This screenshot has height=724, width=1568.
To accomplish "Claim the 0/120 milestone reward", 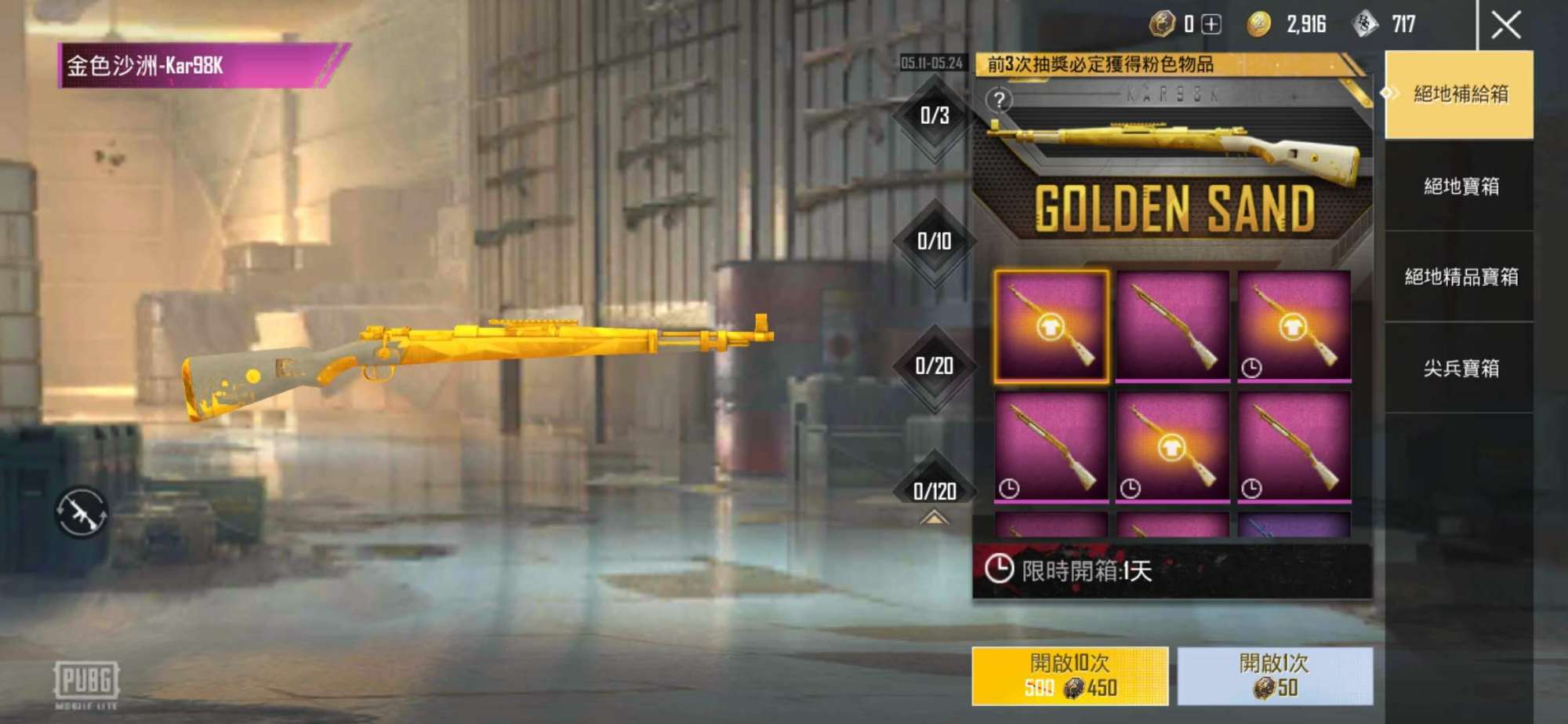I will pos(935,491).
